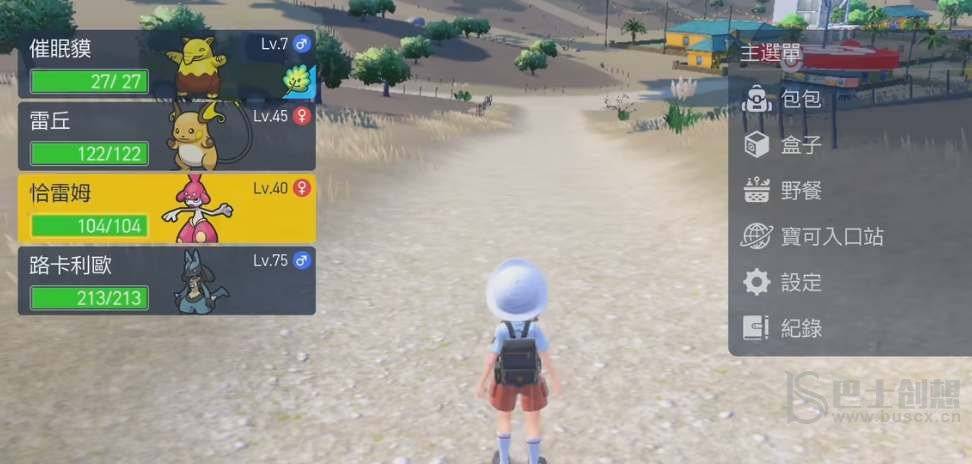Select 催眠貘 in the party list
972x464 pixels.
(166, 65)
